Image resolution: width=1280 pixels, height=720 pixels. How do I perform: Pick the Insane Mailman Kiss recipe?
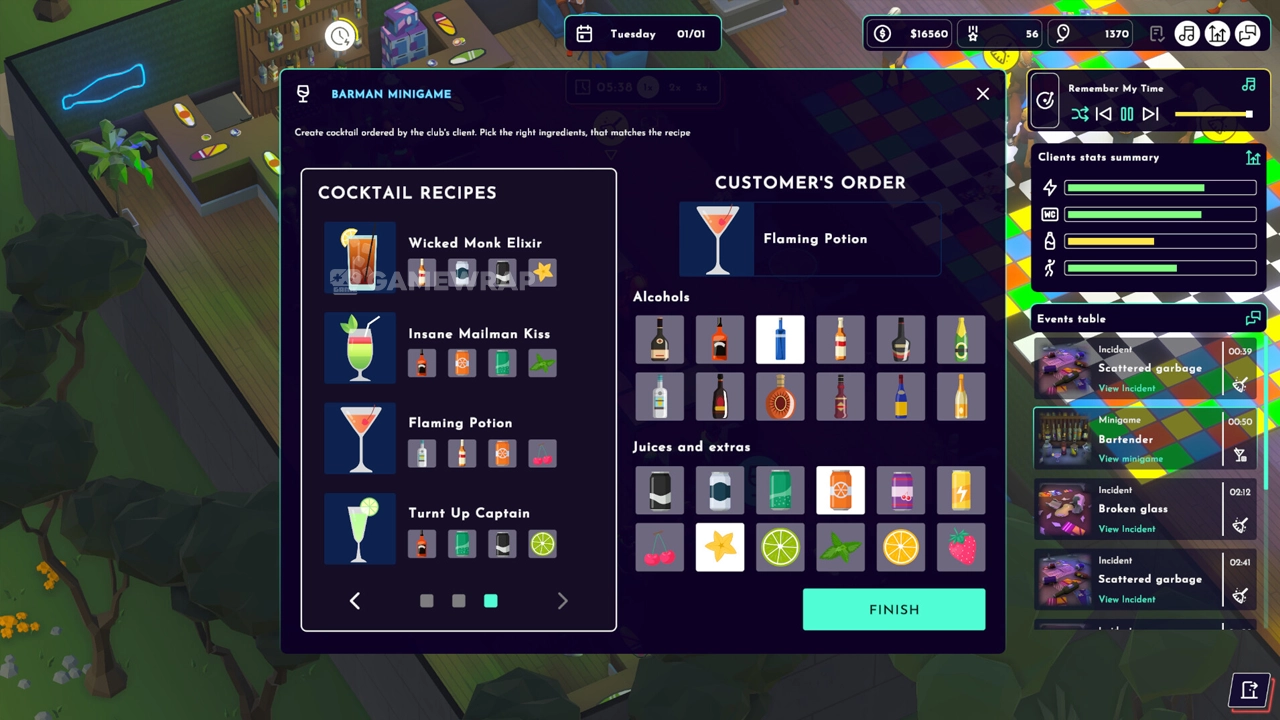click(x=478, y=334)
